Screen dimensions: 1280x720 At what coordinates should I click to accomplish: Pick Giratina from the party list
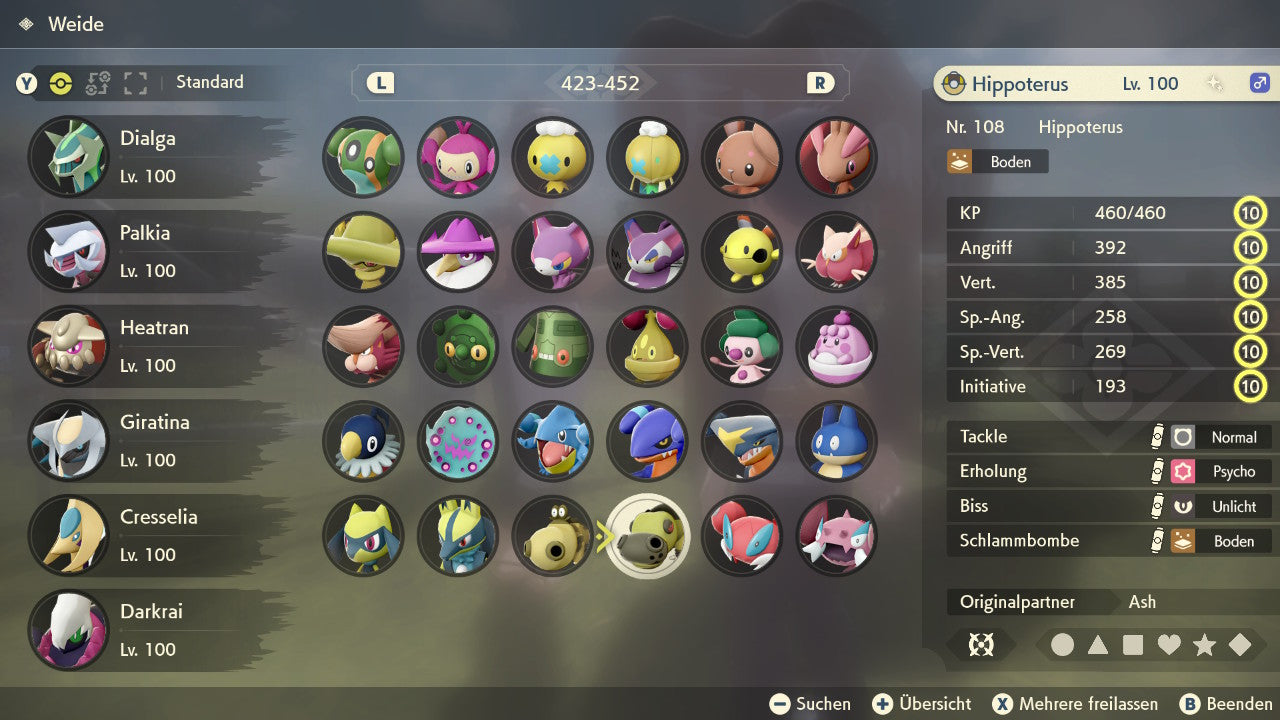(150, 441)
